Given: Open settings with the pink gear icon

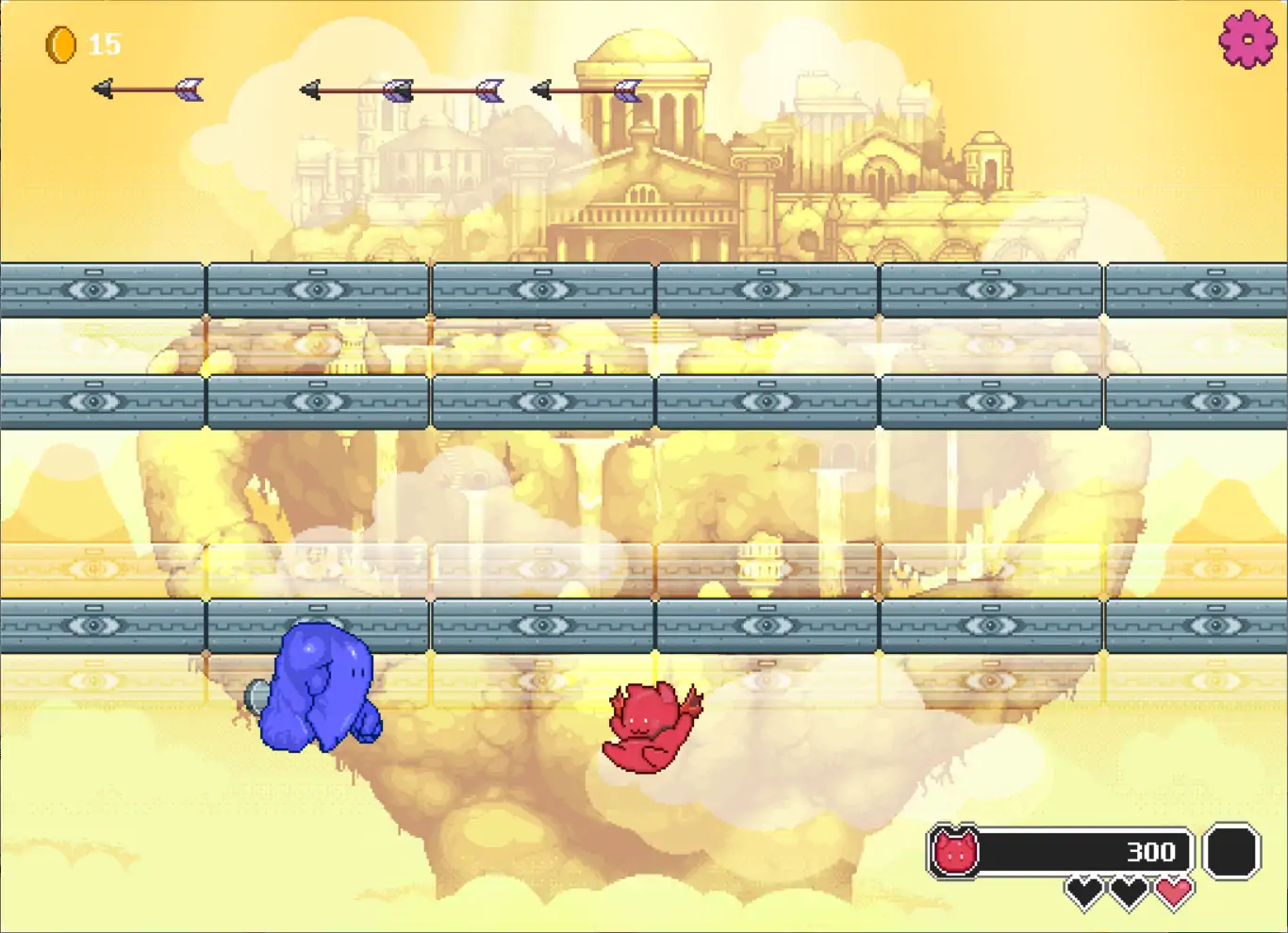Looking at the screenshot, I should (x=1247, y=40).
